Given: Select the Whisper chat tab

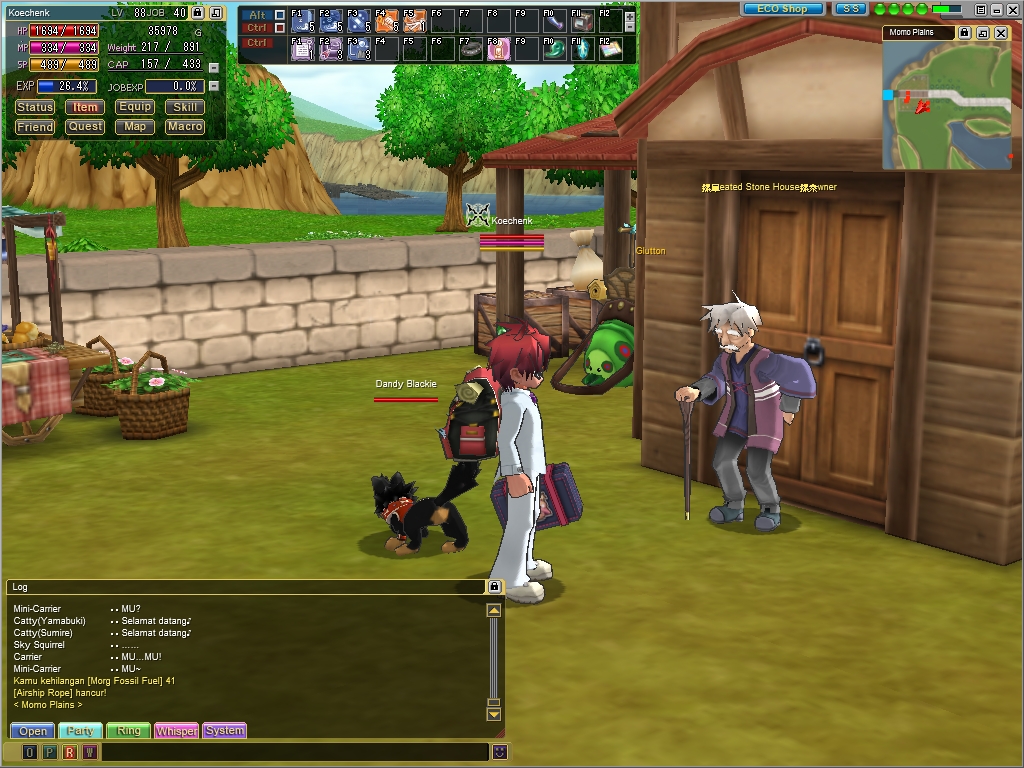Looking at the screenshot, I should coord(176,731).
